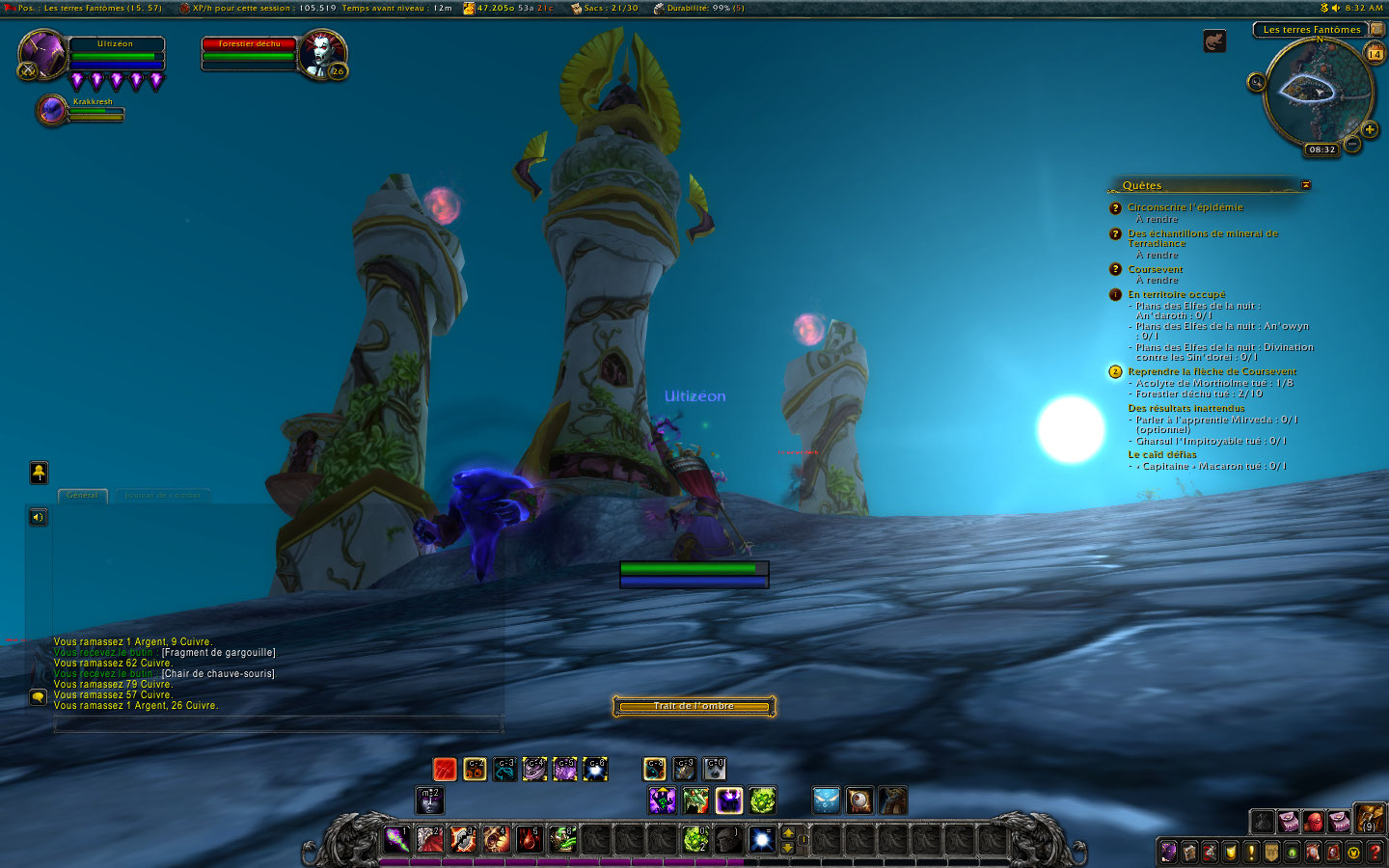Collapse the Quêtes tracker panel
This screenshot has width=1389, height=868.
point(1306,184)
